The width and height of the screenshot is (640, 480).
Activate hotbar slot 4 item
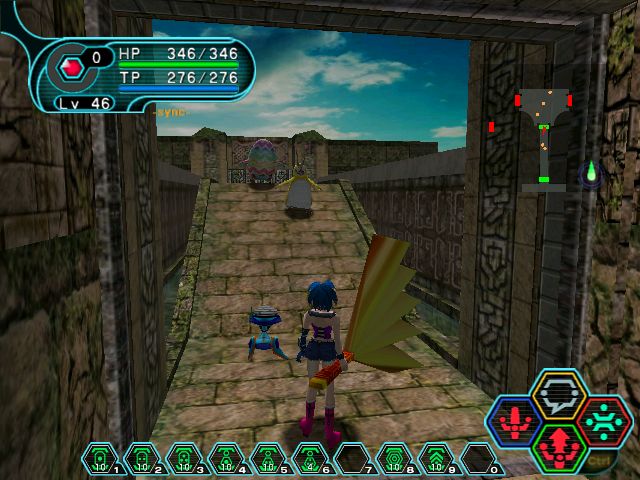pos(225,459)
